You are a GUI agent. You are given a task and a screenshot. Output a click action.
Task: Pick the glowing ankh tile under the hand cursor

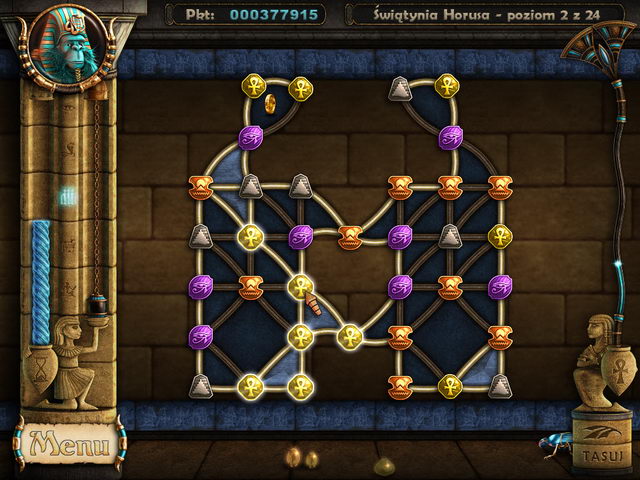click(x=299, y=287)
